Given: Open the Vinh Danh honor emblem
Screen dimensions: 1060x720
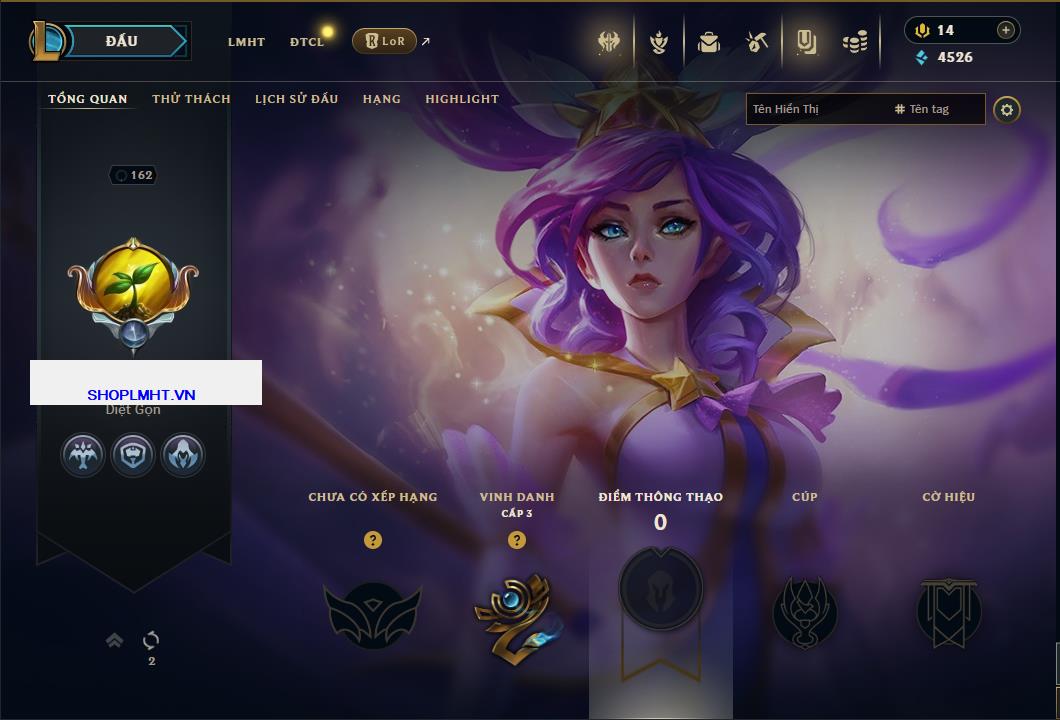Looking at the screenshot, I should pyautogui.click(x=516, y=613).
